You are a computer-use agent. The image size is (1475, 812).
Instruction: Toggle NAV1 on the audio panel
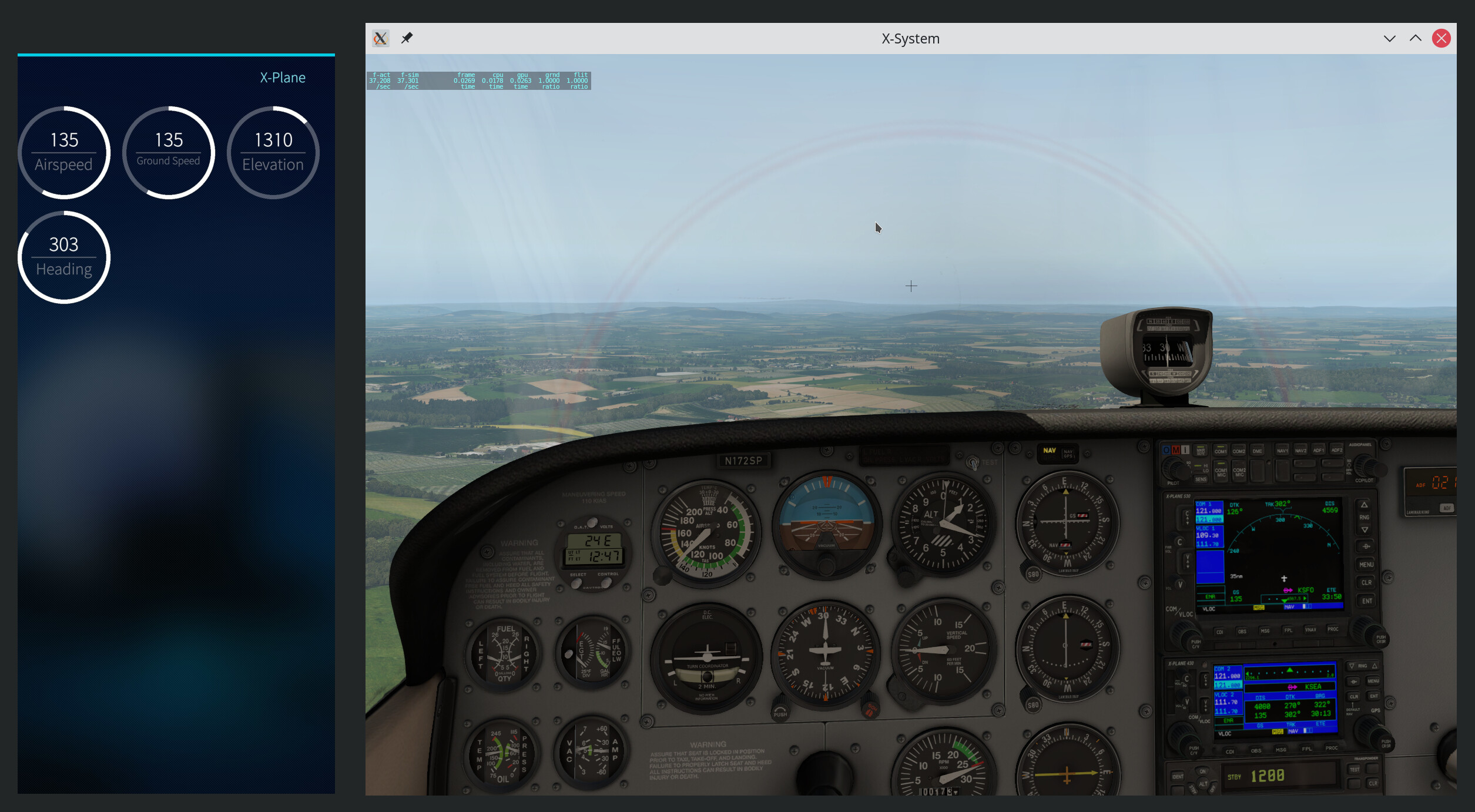click(x=1282, y=451)
